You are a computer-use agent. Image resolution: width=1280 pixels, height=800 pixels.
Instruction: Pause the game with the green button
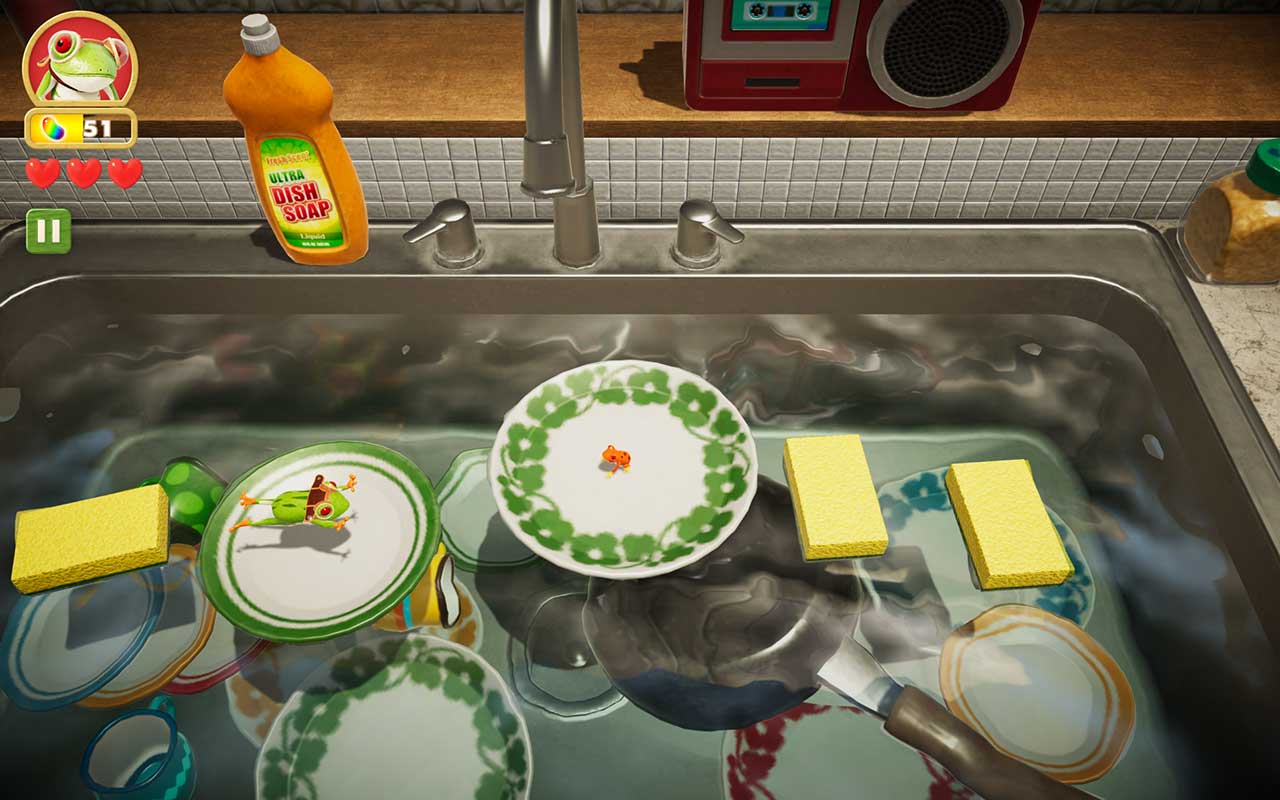(48, 231)
